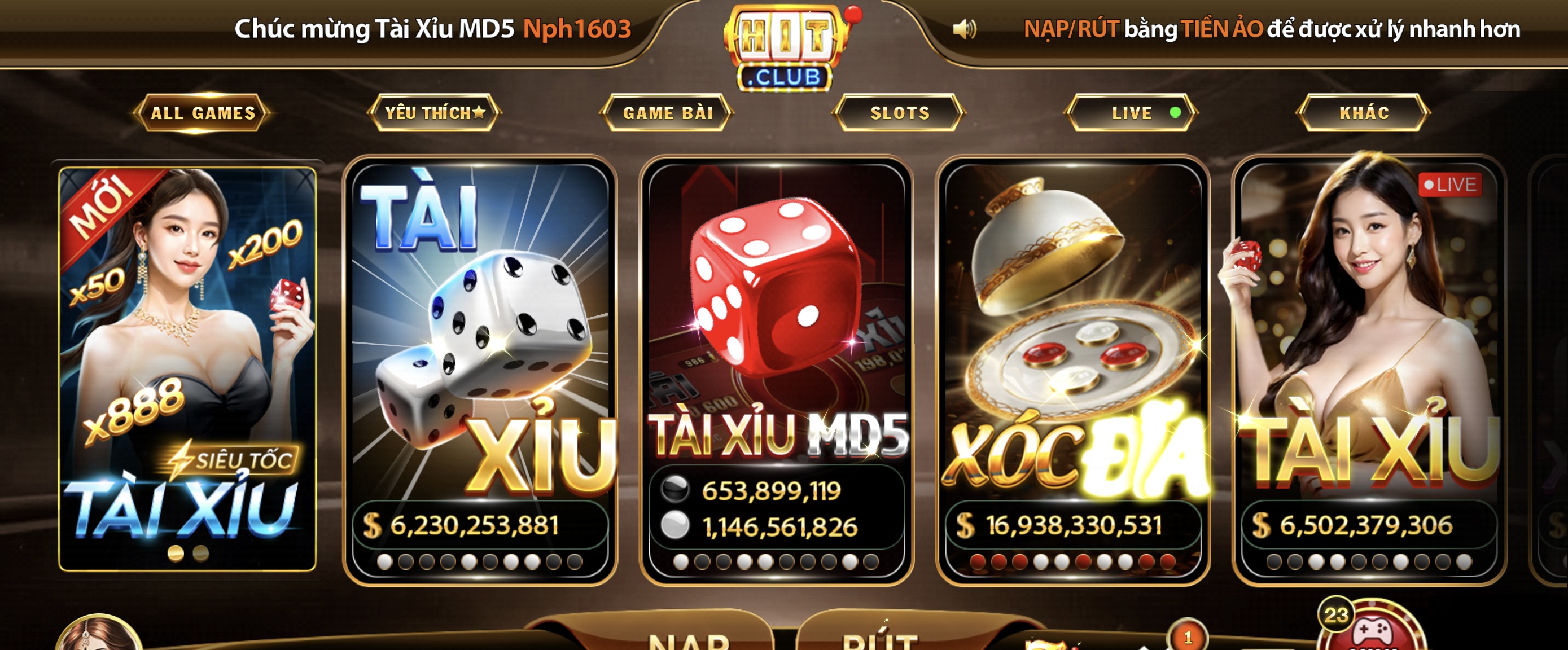Viewport: 1568px width, 650px height.
Task: Open the red gamepad icon with 23 badge
Action: (1372, 630)
